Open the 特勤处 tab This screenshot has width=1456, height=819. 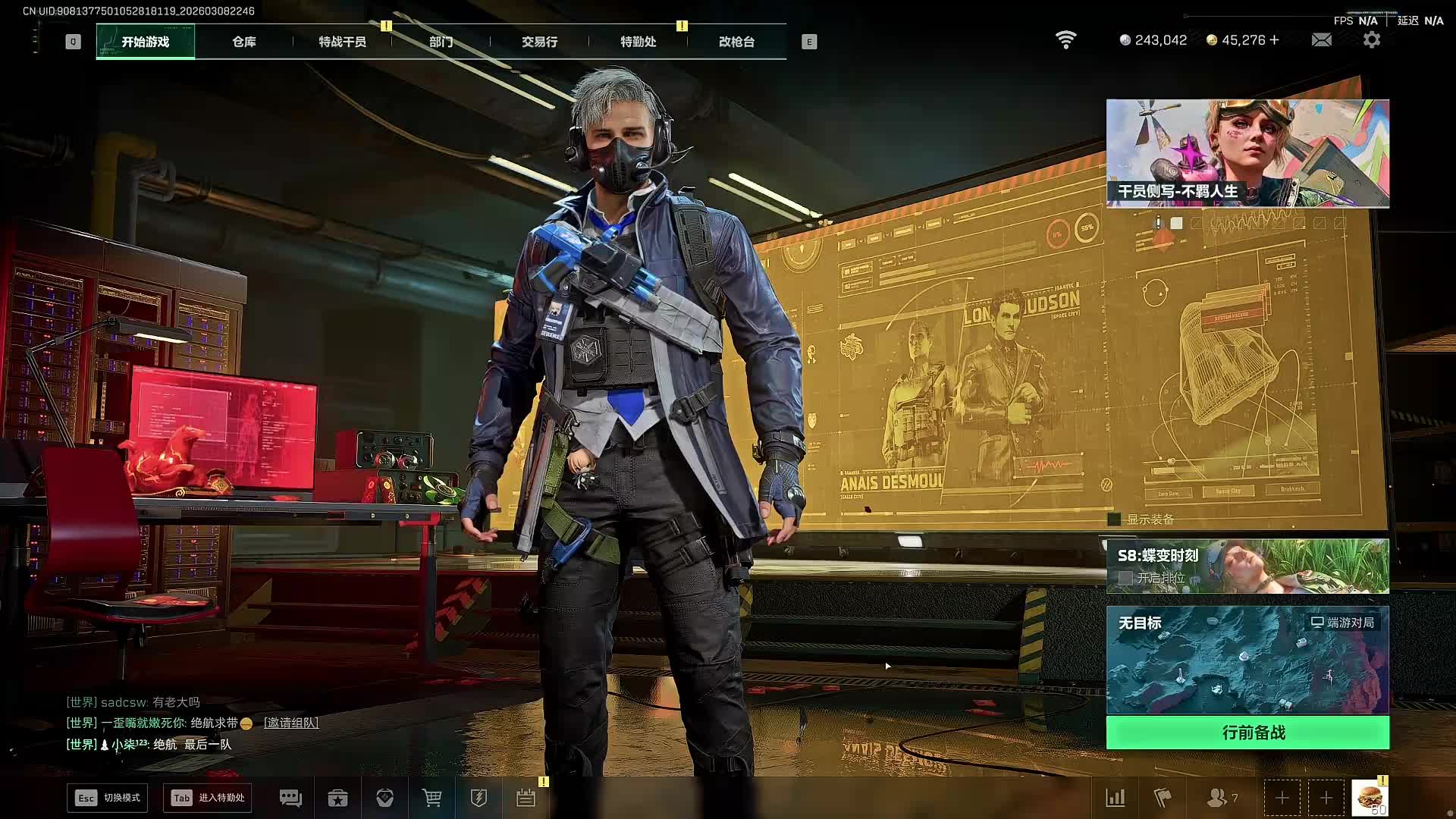tap(638, 42)
